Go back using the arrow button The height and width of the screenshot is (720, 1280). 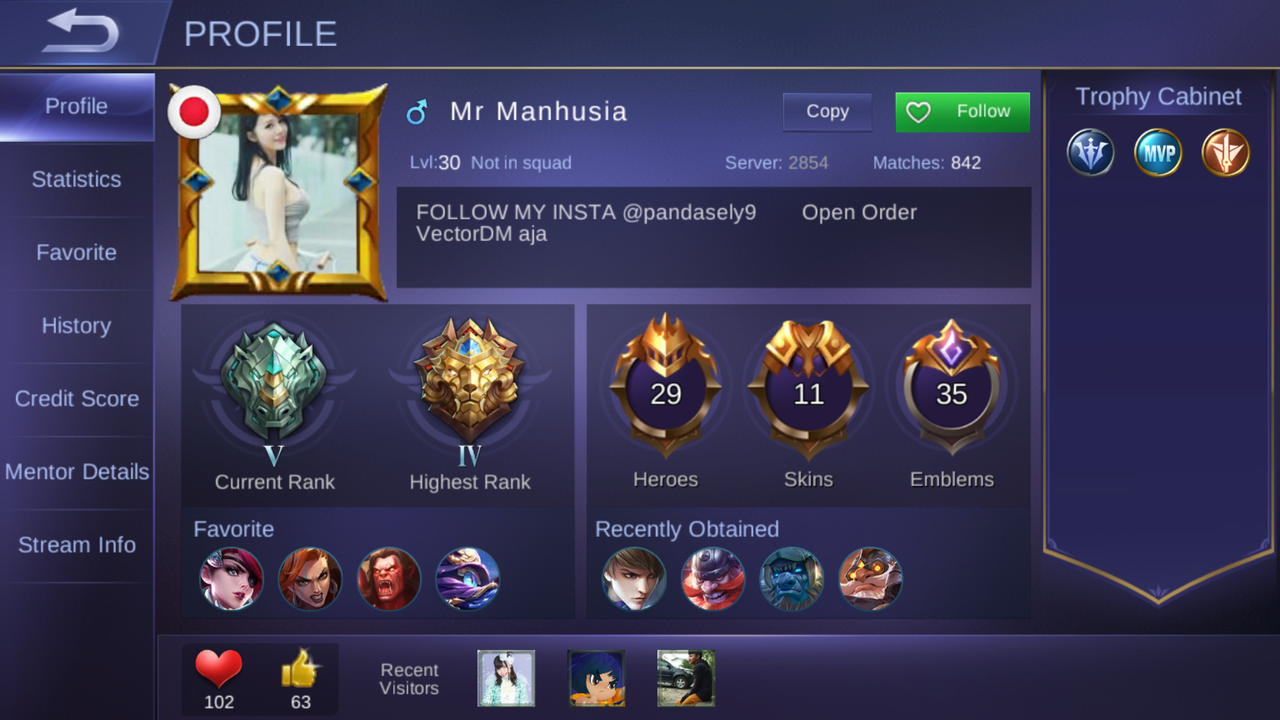pos(80,32)
